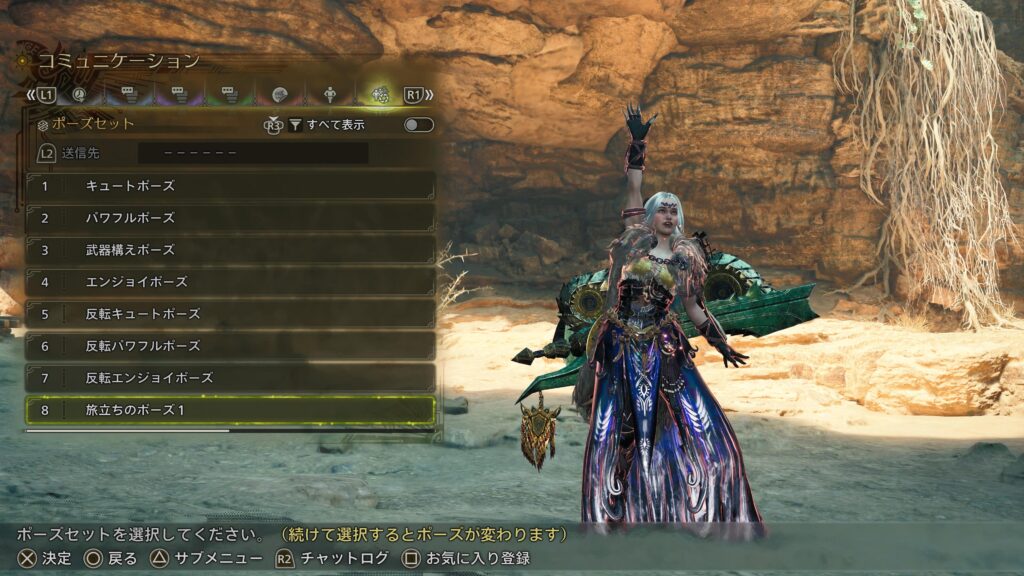This screenshot has height=576, width=1024.
Task: Select 武器構えポーズ from the list
Action: point(230,249)
